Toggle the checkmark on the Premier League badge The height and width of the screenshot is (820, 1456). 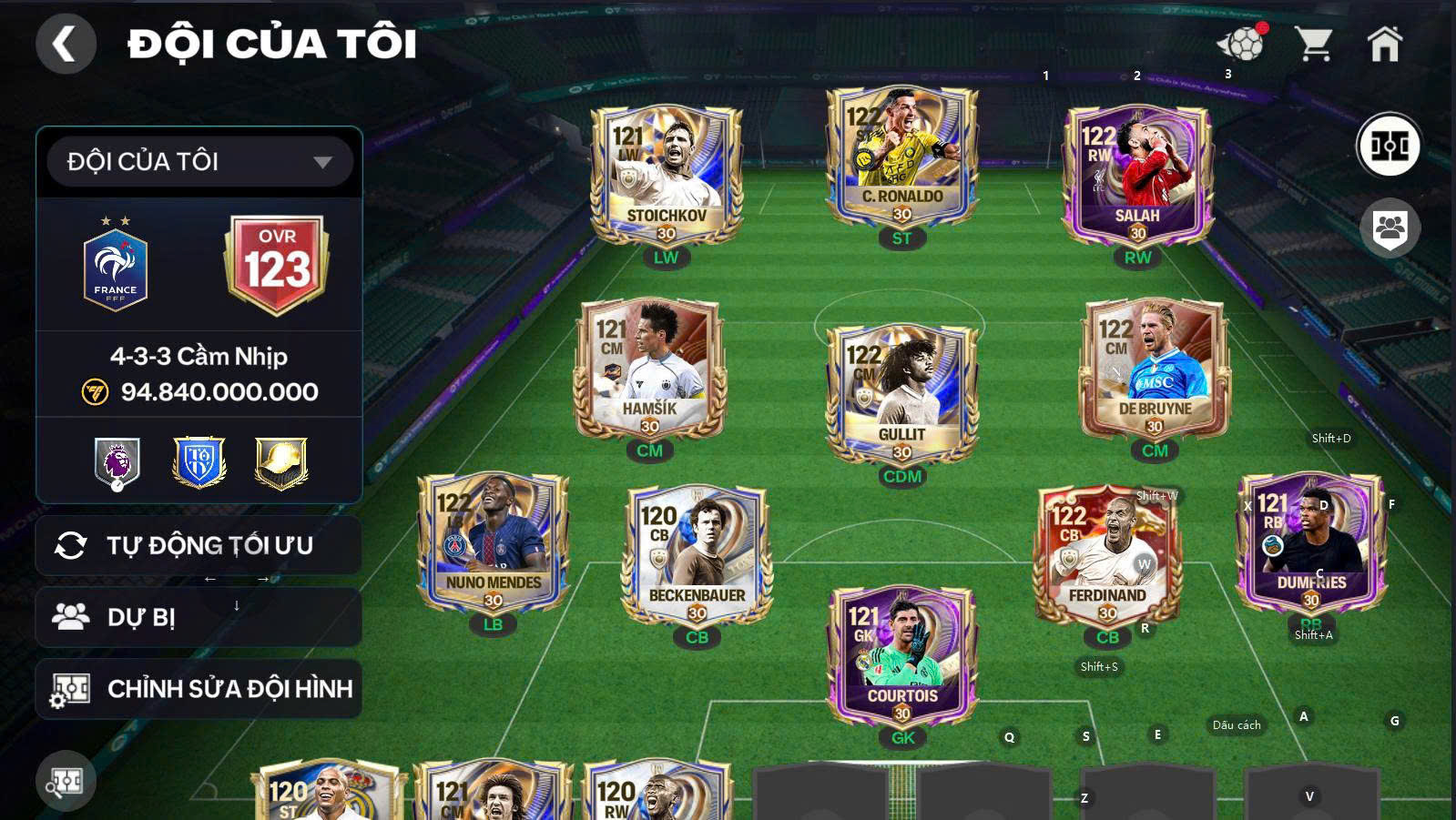click(117, 485)
